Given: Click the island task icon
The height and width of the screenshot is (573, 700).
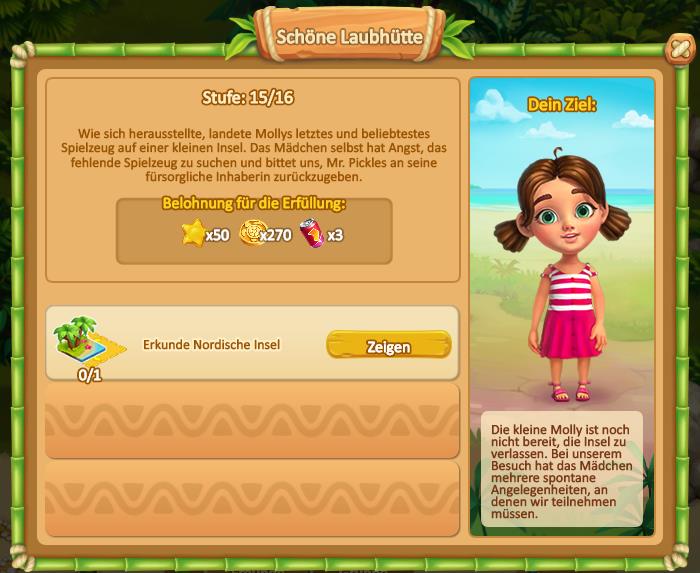Looking at the screenshot, I should [85, 340].
